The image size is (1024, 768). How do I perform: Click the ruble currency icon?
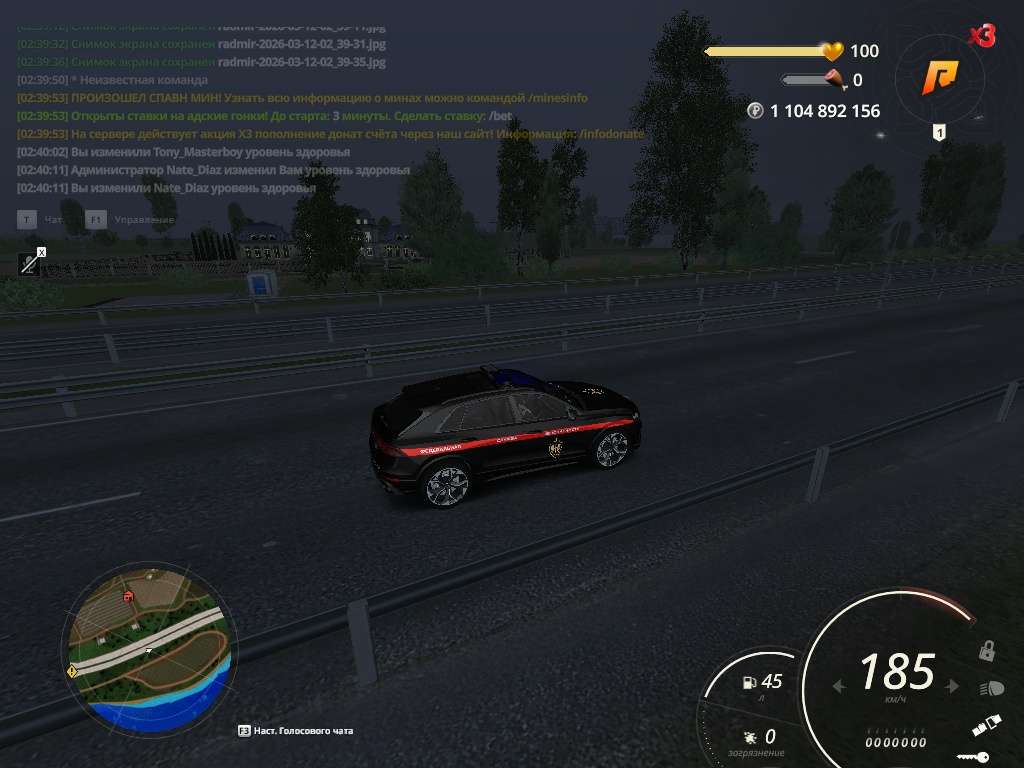pos(755,111)
